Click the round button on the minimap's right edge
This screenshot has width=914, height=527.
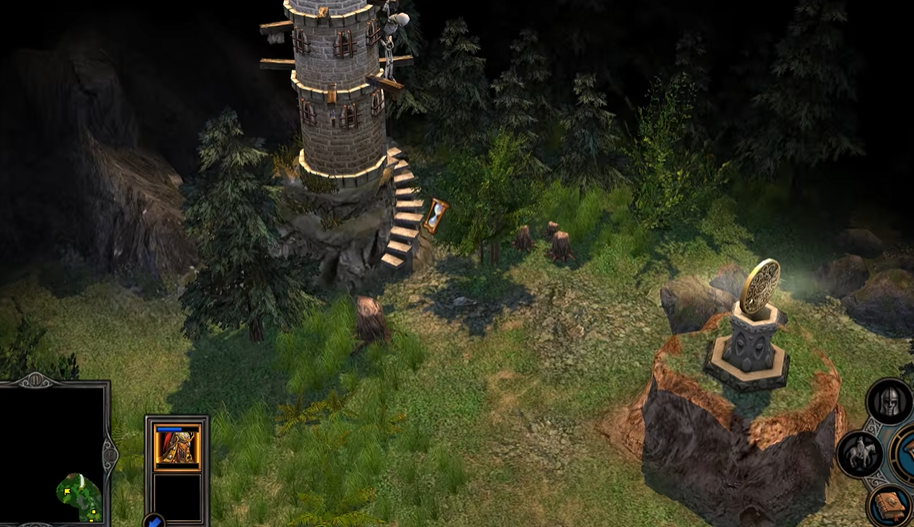[109, 455]
